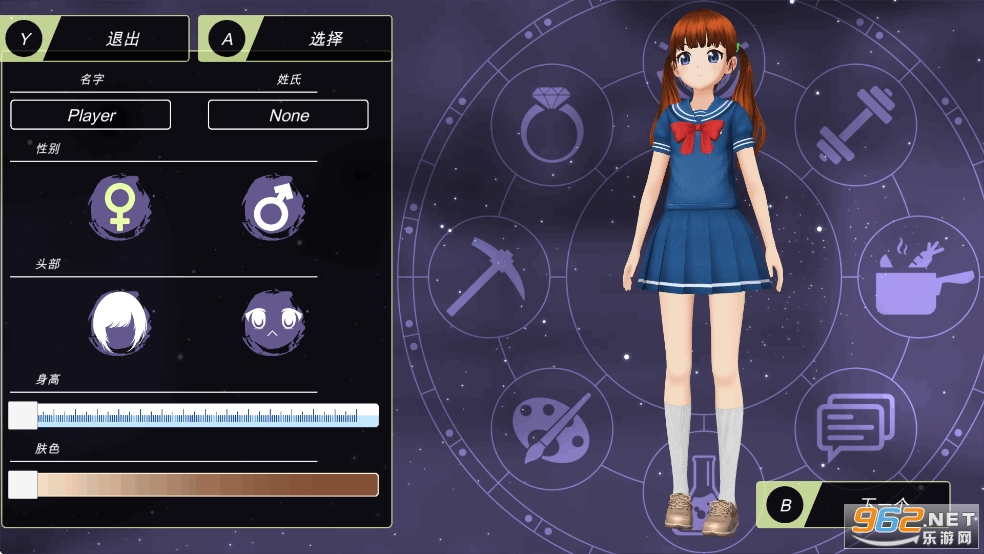
Task: Choose the male gender symbol
Action: [x=272, y=207]
